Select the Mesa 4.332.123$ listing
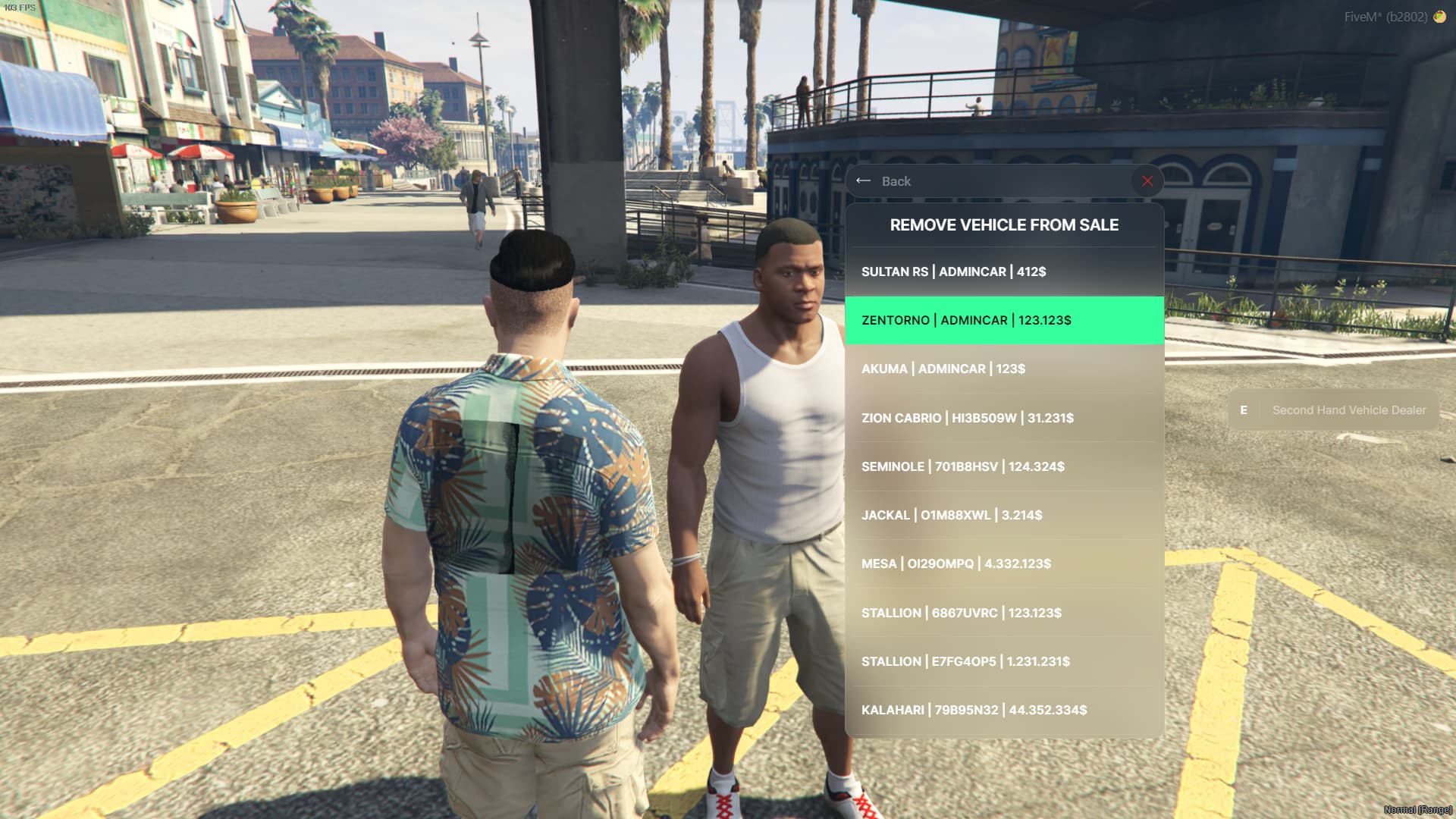The height and width of the screenshot is (819, 1456). coord(1003,563)
